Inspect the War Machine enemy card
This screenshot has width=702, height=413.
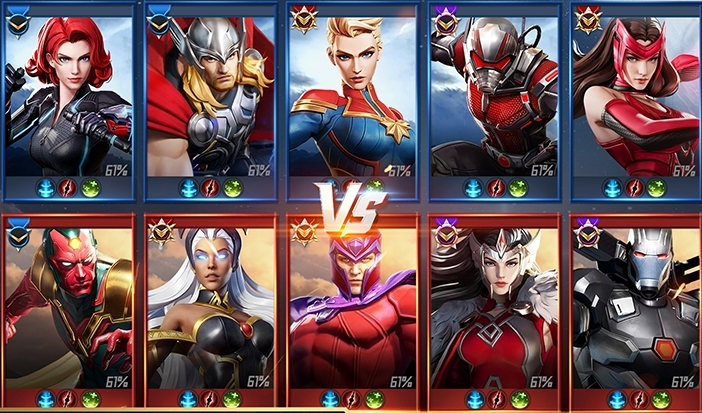(634, 305)
